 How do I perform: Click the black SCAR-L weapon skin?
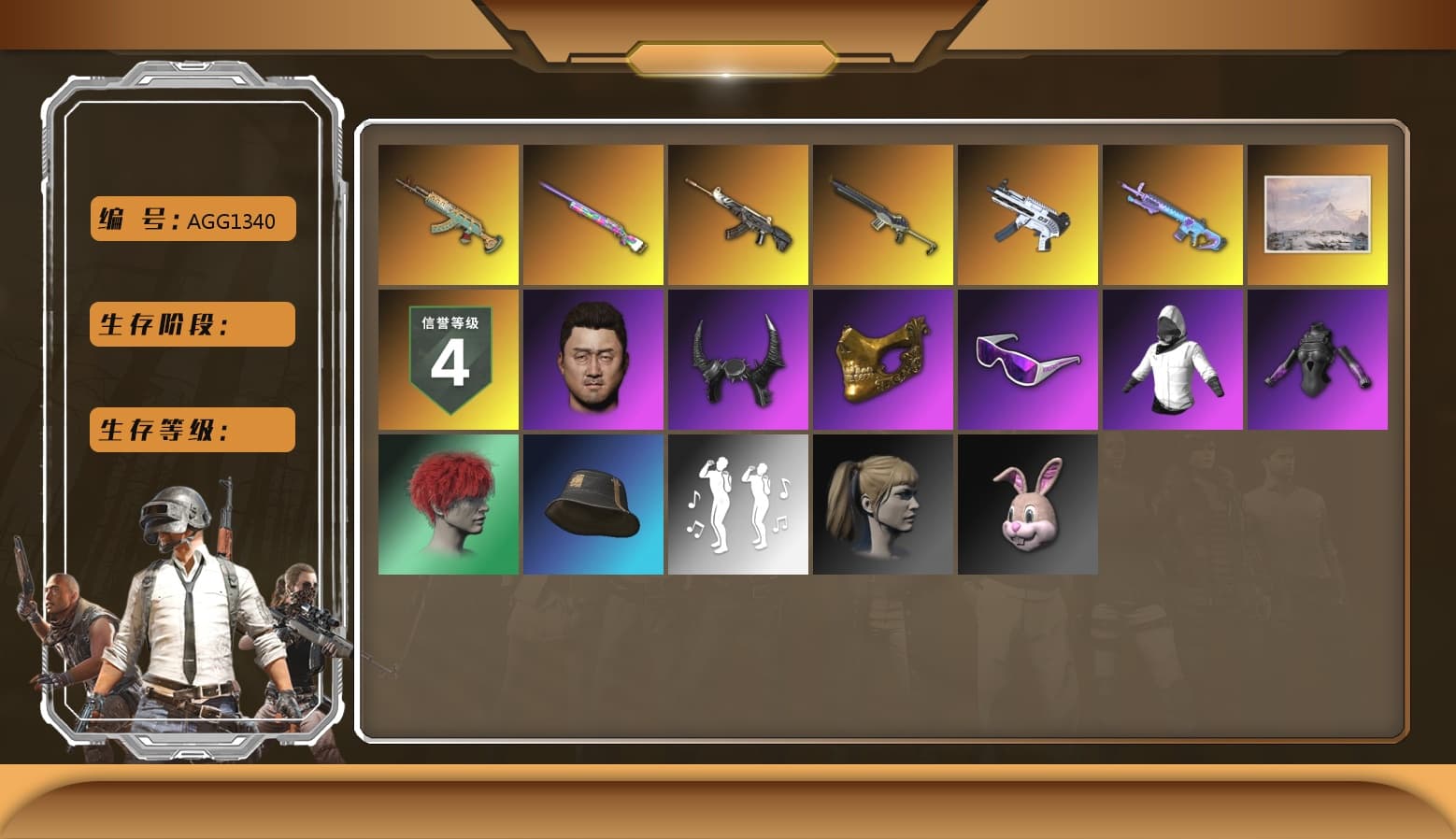[x=1028, y=214]
